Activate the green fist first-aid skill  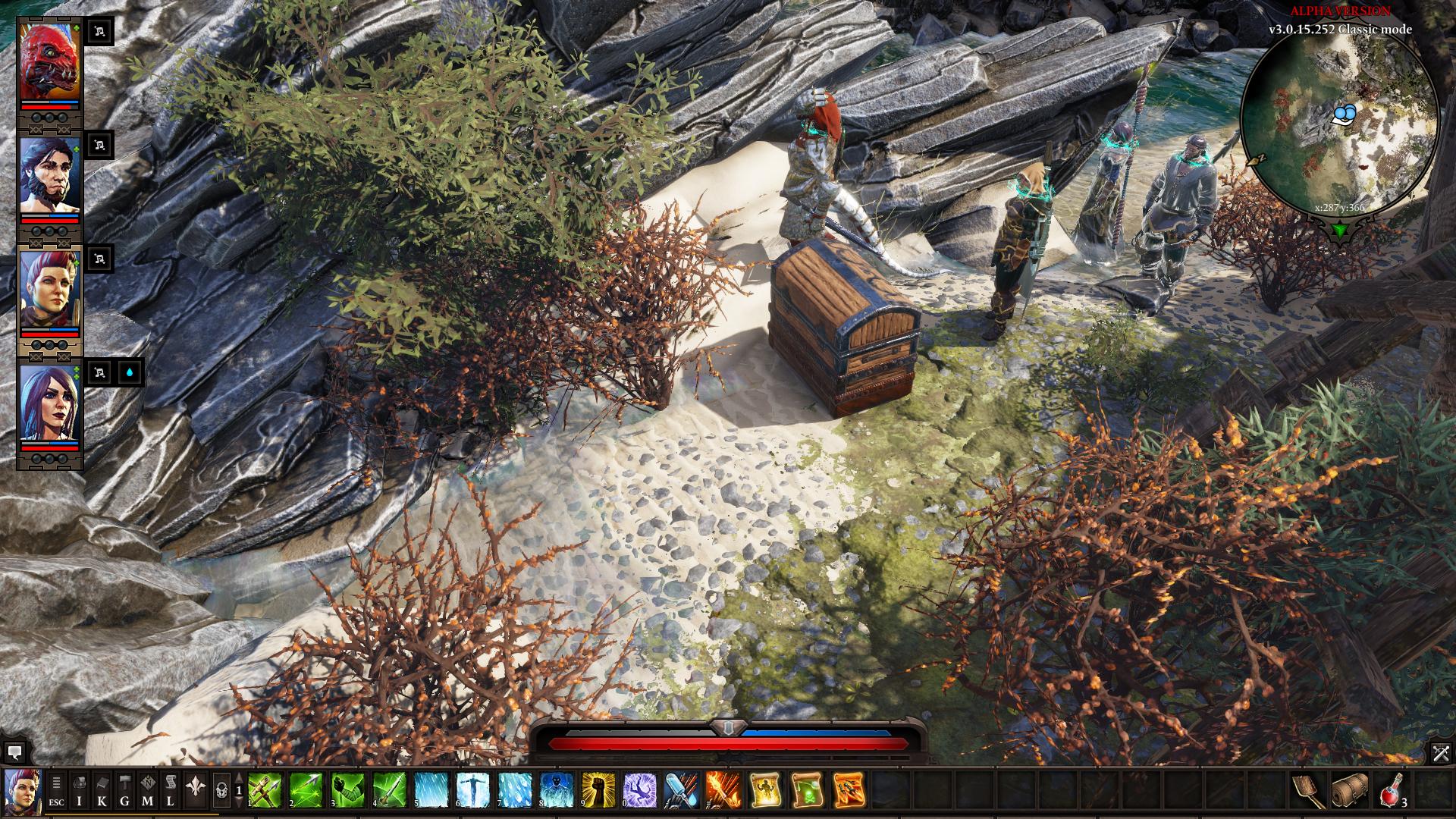pos(348,790)
